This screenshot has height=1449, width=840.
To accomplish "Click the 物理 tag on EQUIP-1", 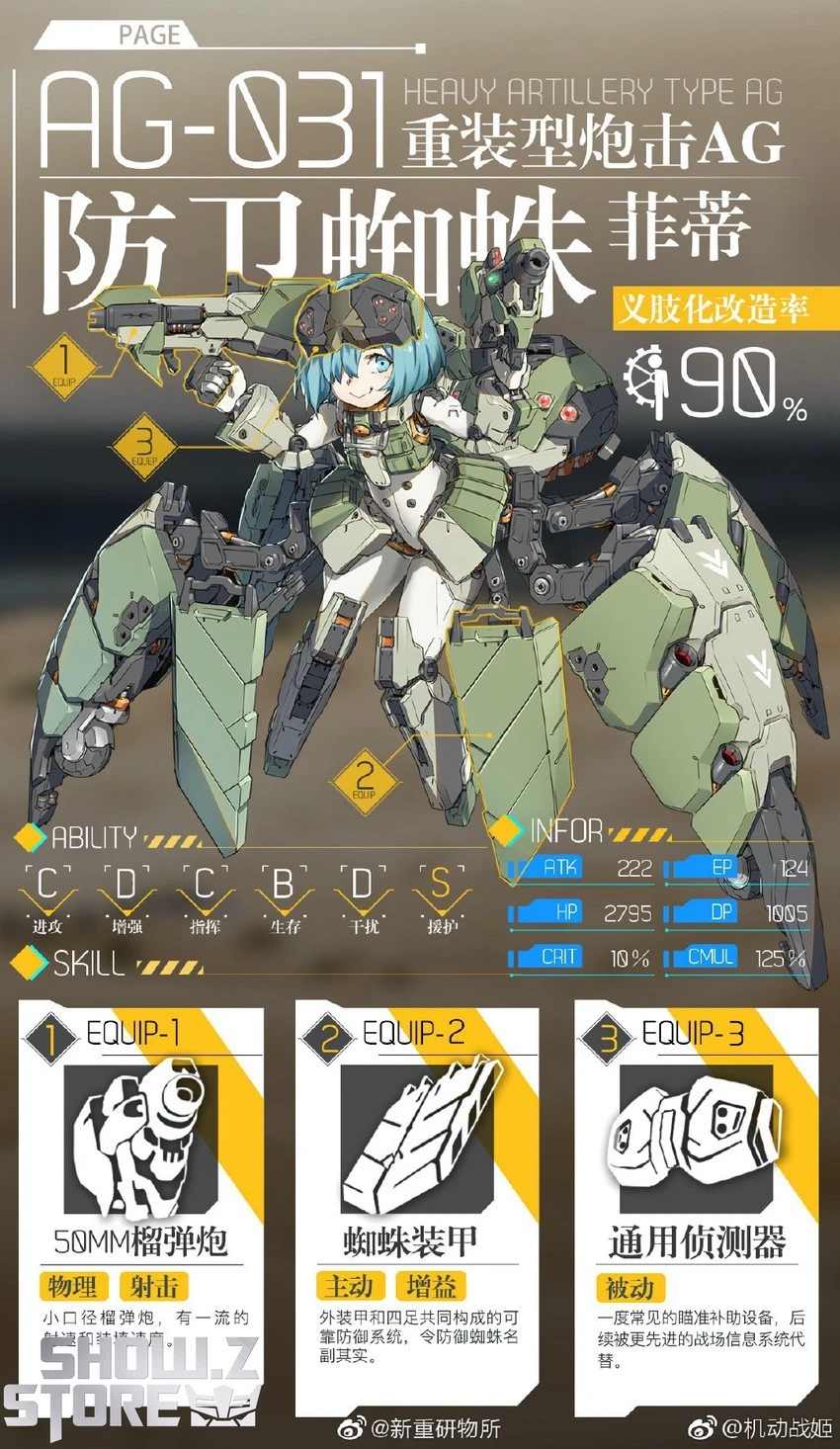I will click(74, 1286).
